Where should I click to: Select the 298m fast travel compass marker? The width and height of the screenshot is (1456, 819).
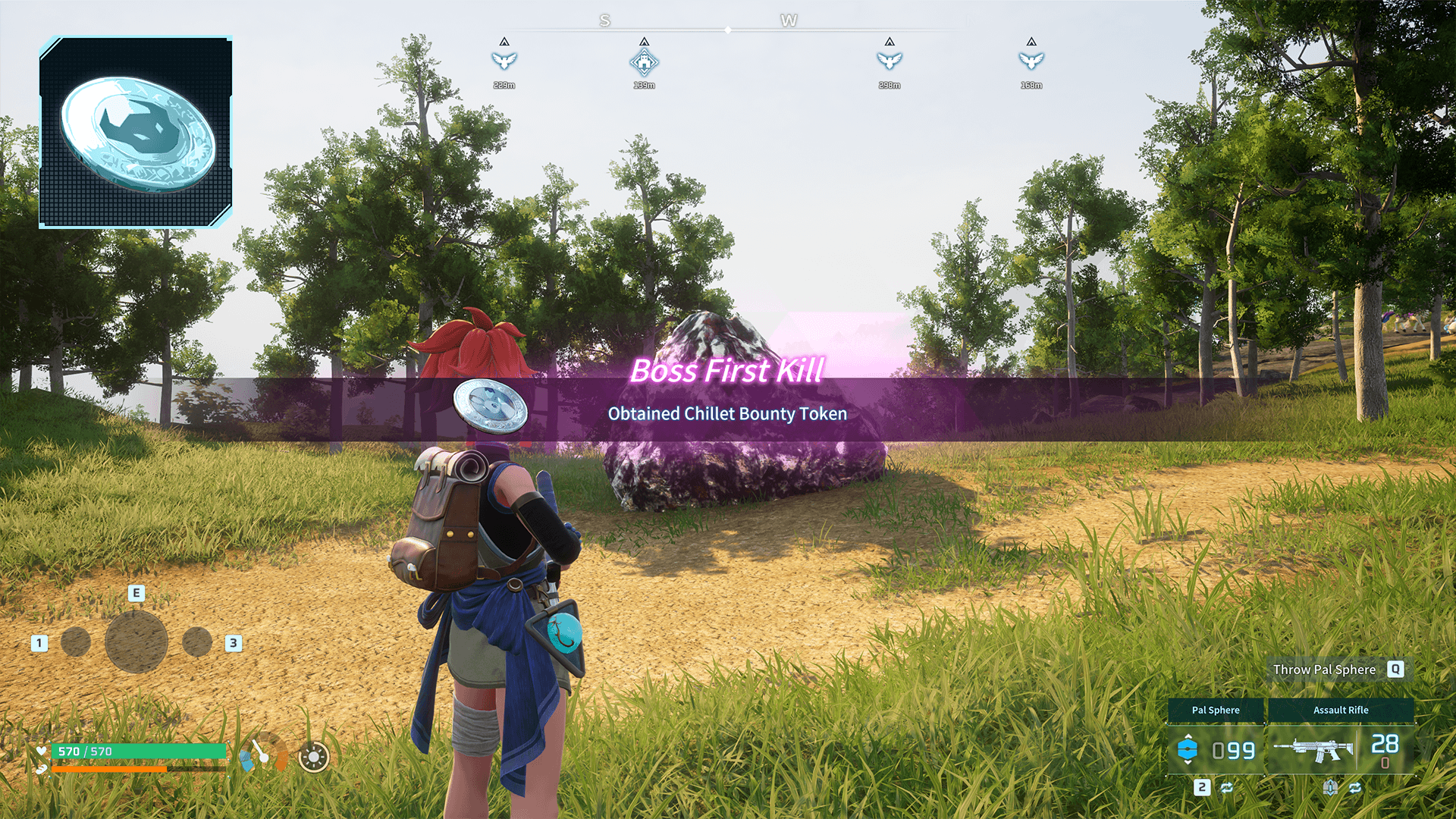click(890, 61)
